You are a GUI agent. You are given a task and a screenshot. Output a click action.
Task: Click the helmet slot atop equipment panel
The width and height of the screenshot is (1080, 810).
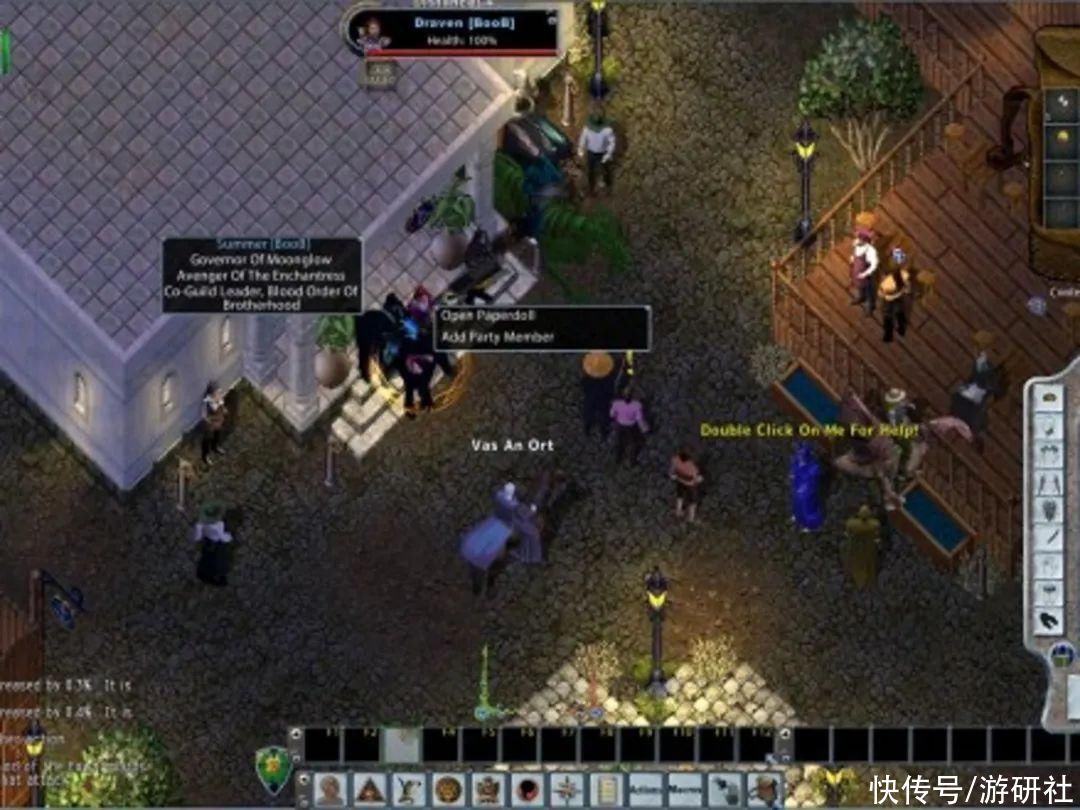click(1049, 396)
